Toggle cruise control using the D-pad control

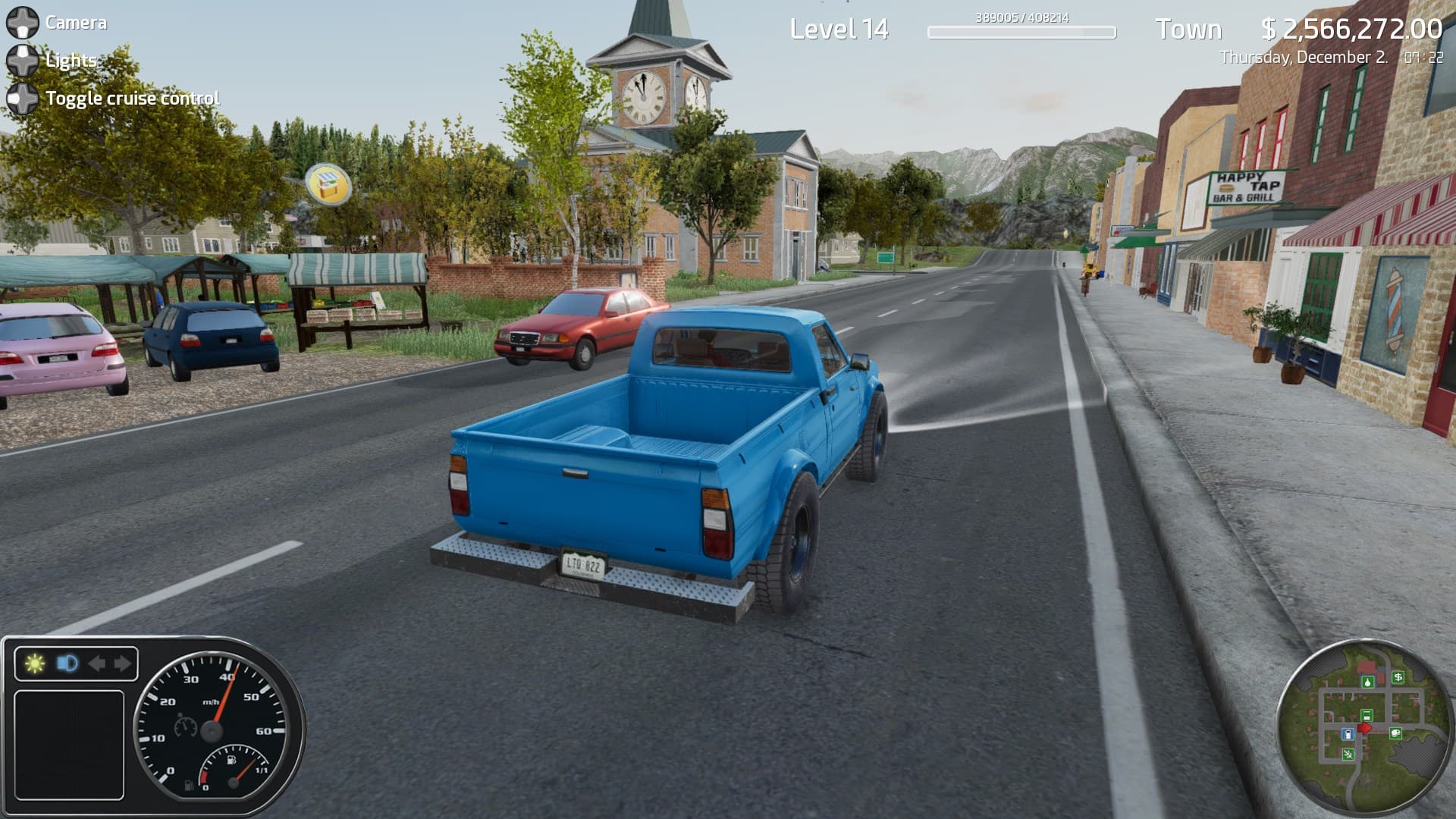(x=23, y=98)
